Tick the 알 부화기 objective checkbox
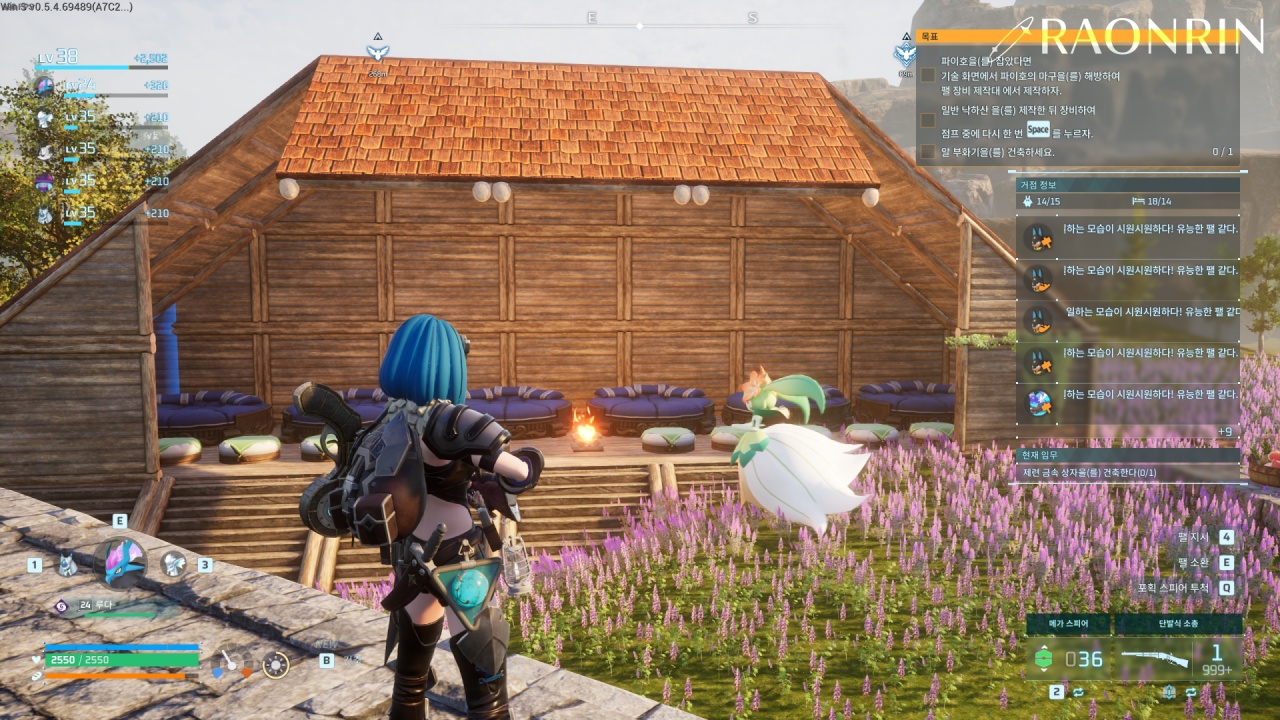Image resolution: width=1280 pixels, height=720 pixels. [929, 152]
